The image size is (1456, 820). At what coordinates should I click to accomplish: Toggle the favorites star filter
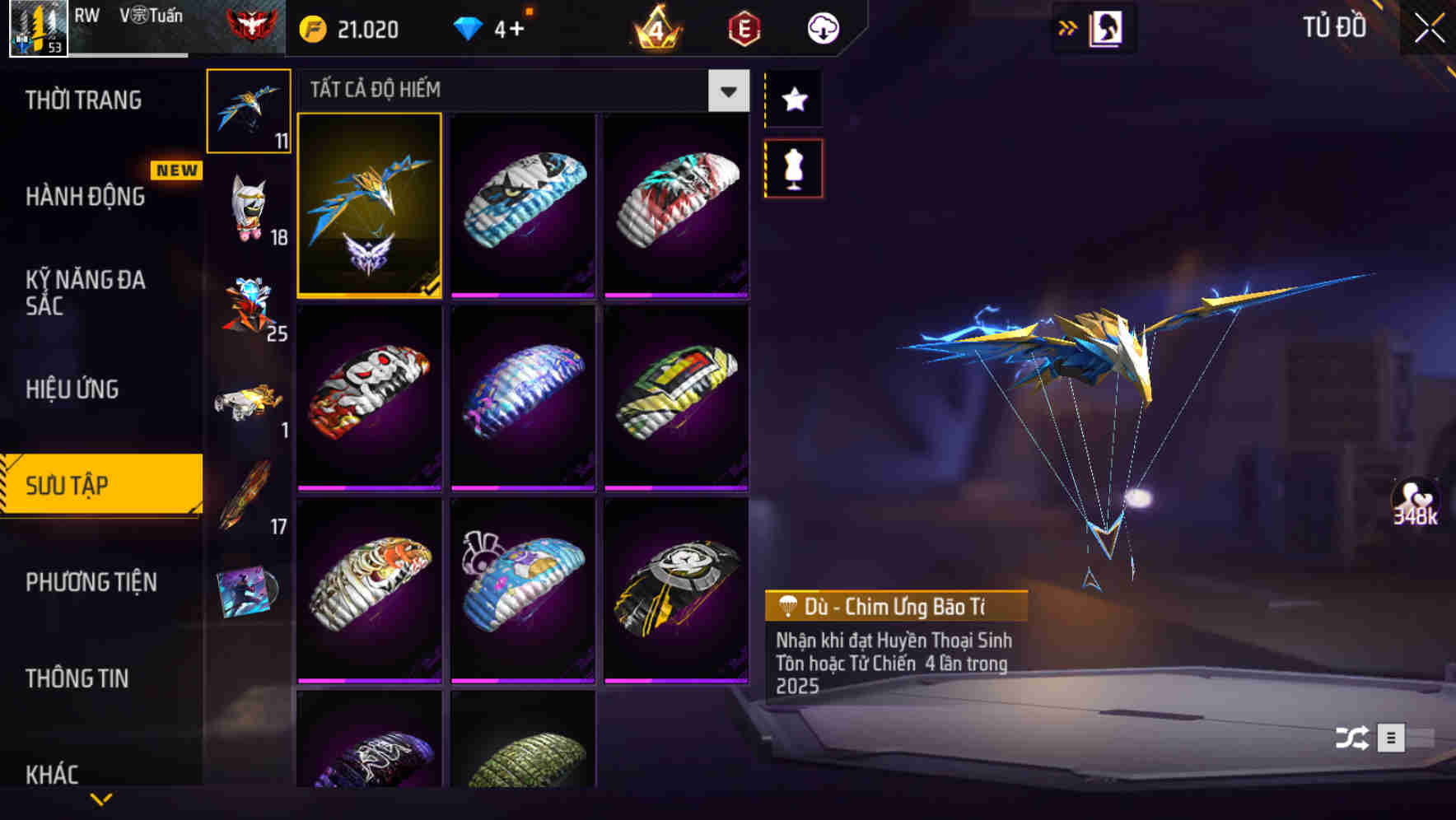point(793,100)
